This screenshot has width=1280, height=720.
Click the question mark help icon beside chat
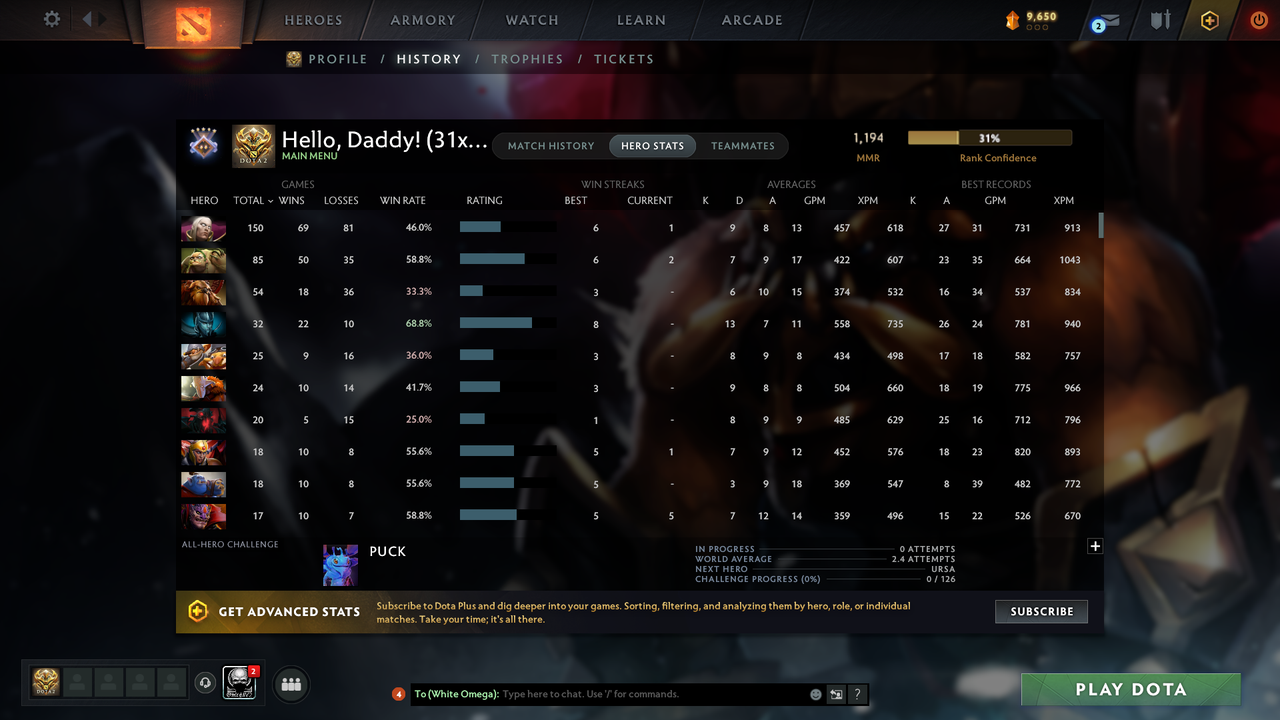pos(857,693)
